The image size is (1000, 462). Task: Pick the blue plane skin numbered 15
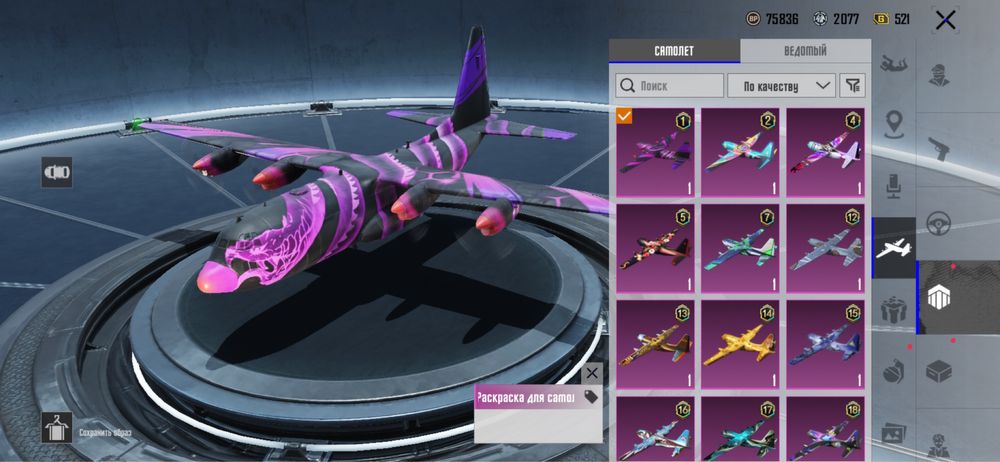click(x=825, y=345)
